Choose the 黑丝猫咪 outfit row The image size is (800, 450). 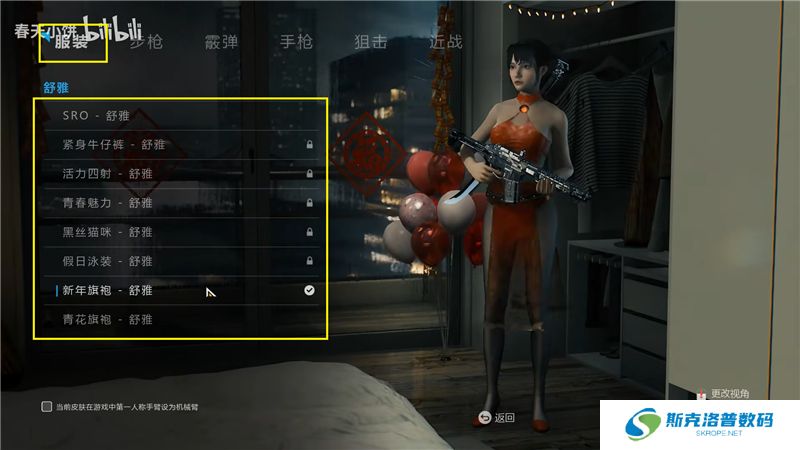[x=180, y=232]
